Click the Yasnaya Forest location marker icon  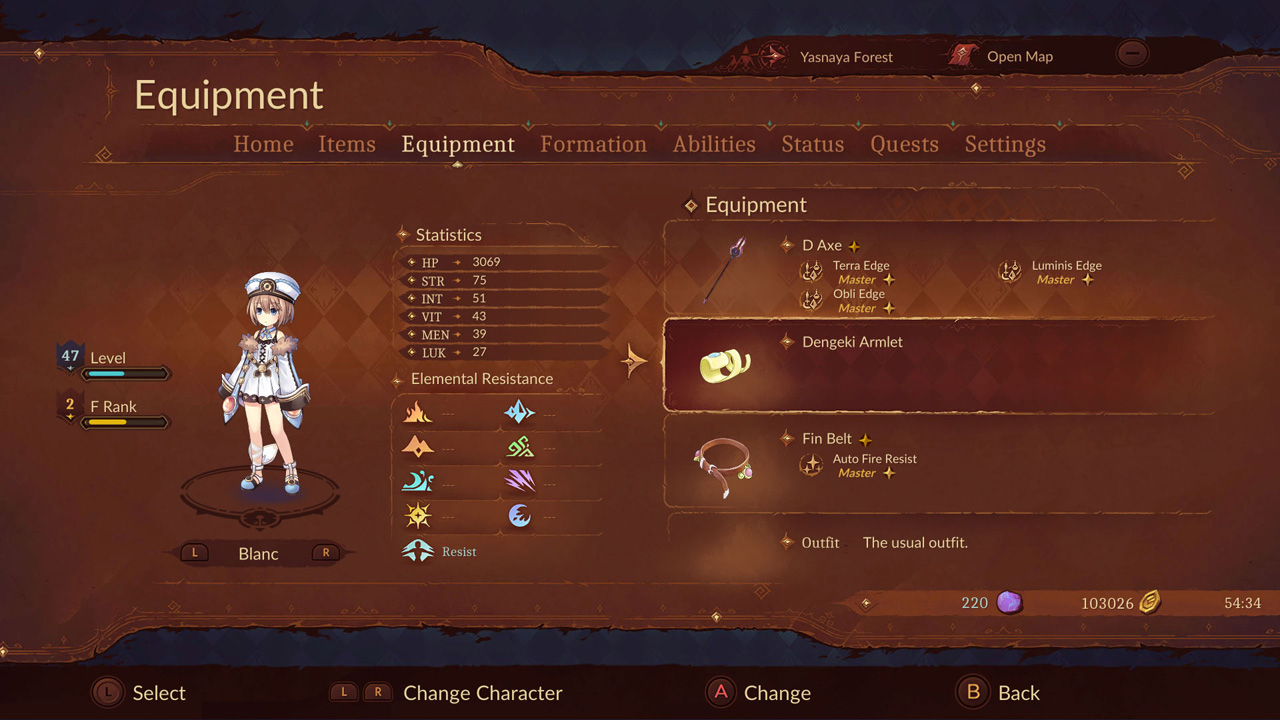(770, 57)
